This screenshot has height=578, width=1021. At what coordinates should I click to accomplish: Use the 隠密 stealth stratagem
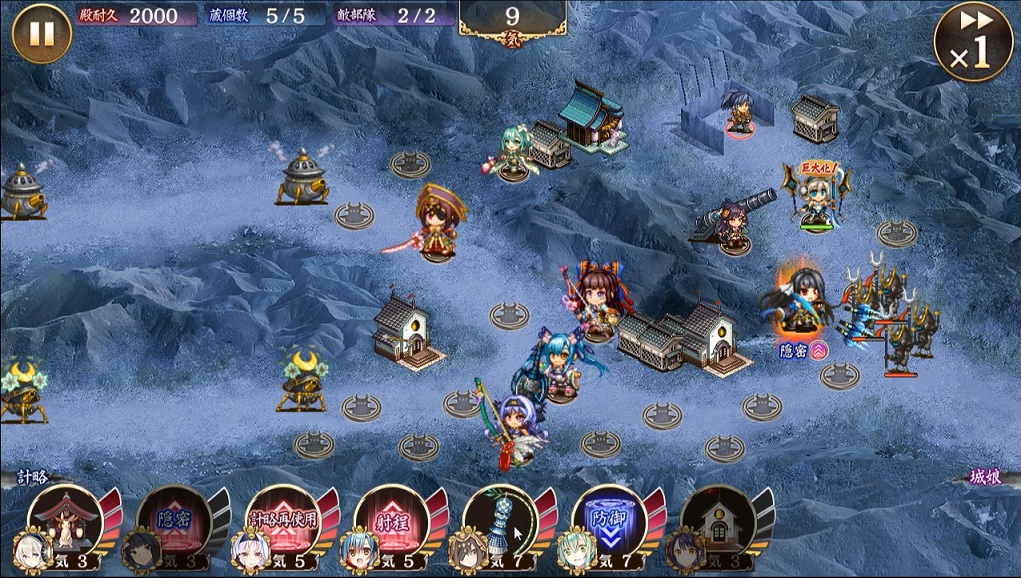[172, 518]
